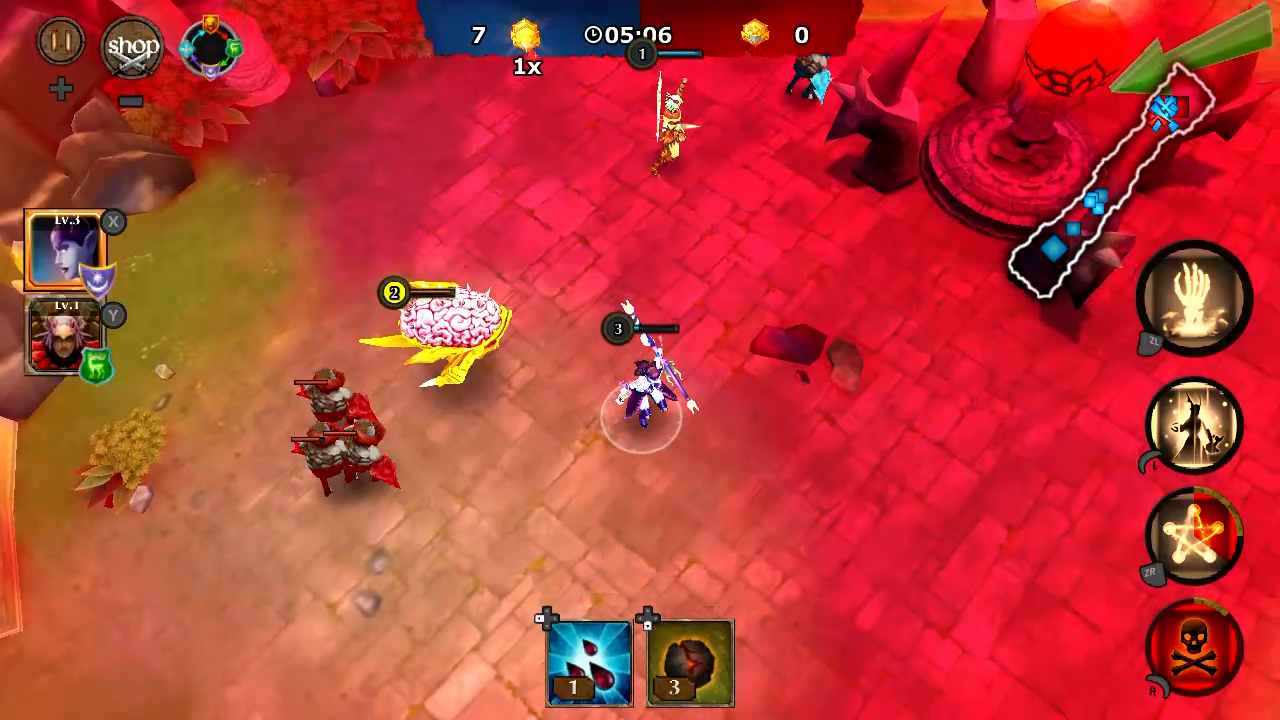Cast the flaming hand ability (ZL)
The height and width of the screenshot is (720, 1280).
[x=1196, y=298]
